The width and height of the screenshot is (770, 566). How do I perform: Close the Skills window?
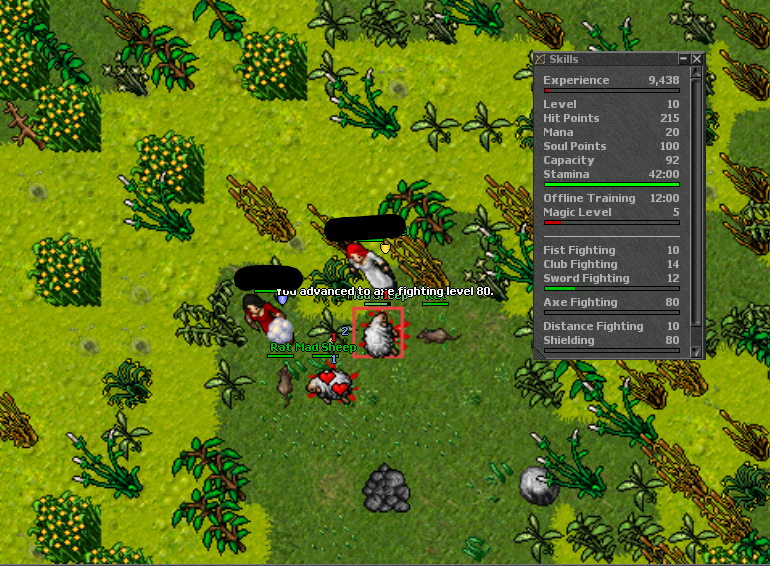click(x=697, y=59)
